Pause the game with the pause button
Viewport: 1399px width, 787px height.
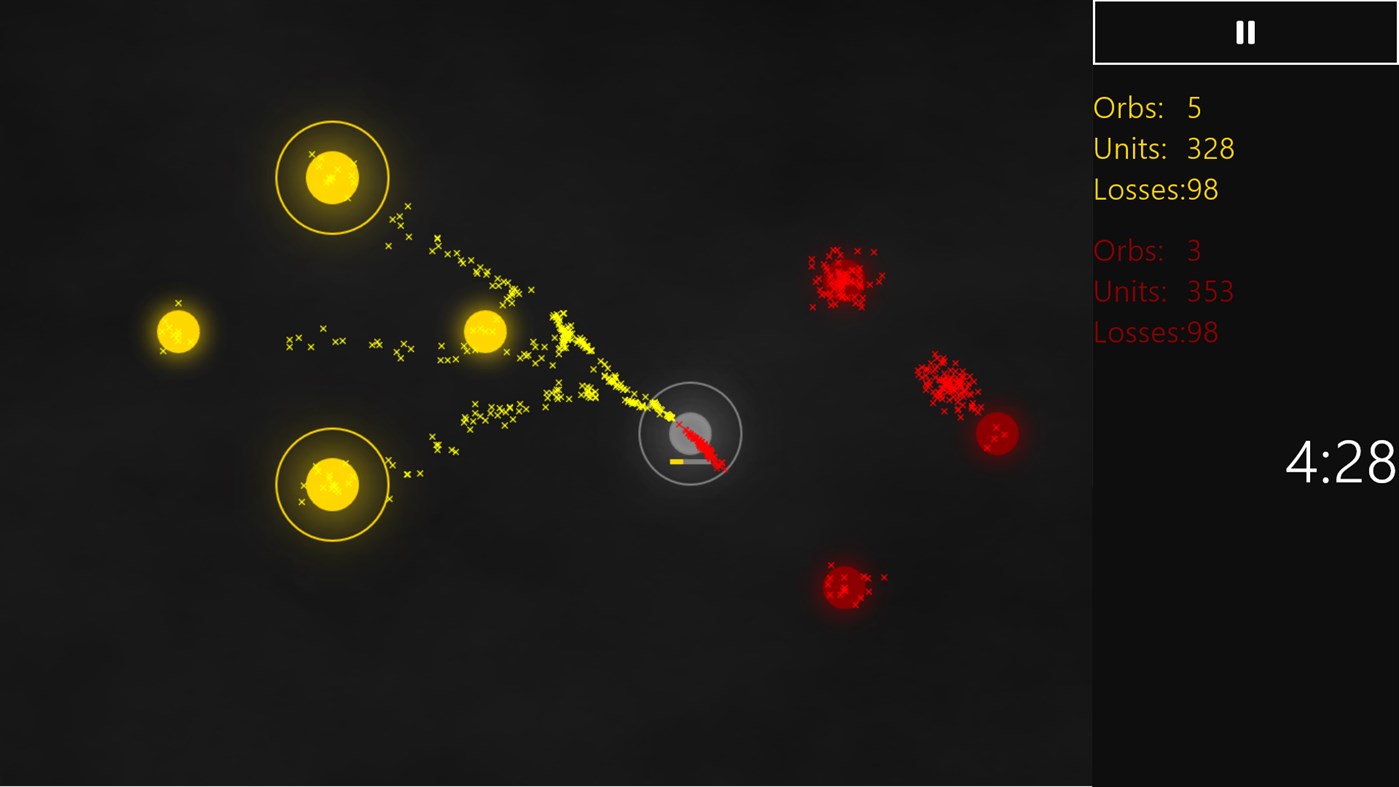[x=1243, y=31]
